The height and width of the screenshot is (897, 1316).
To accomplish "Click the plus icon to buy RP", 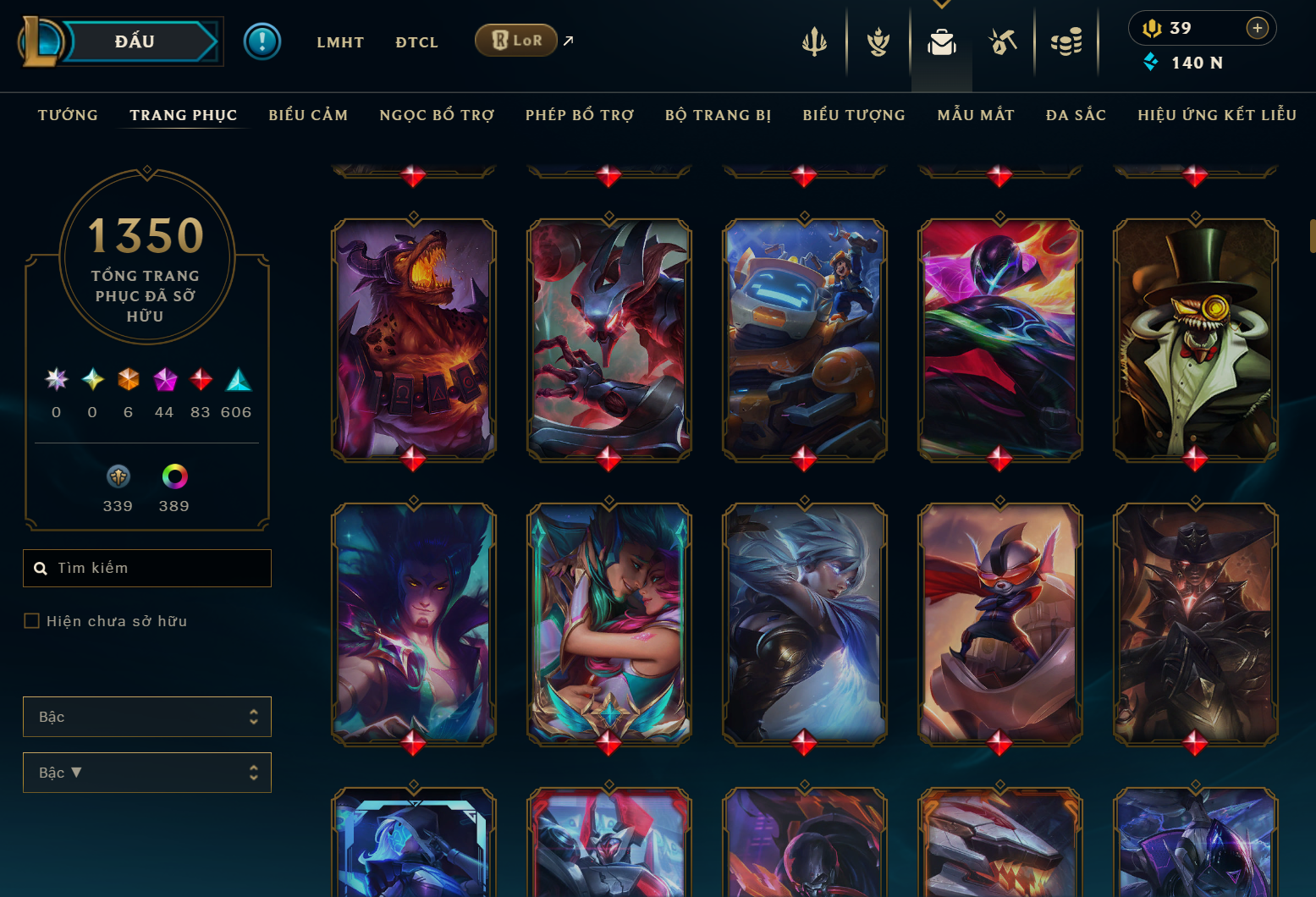I will coord(1258,27).
